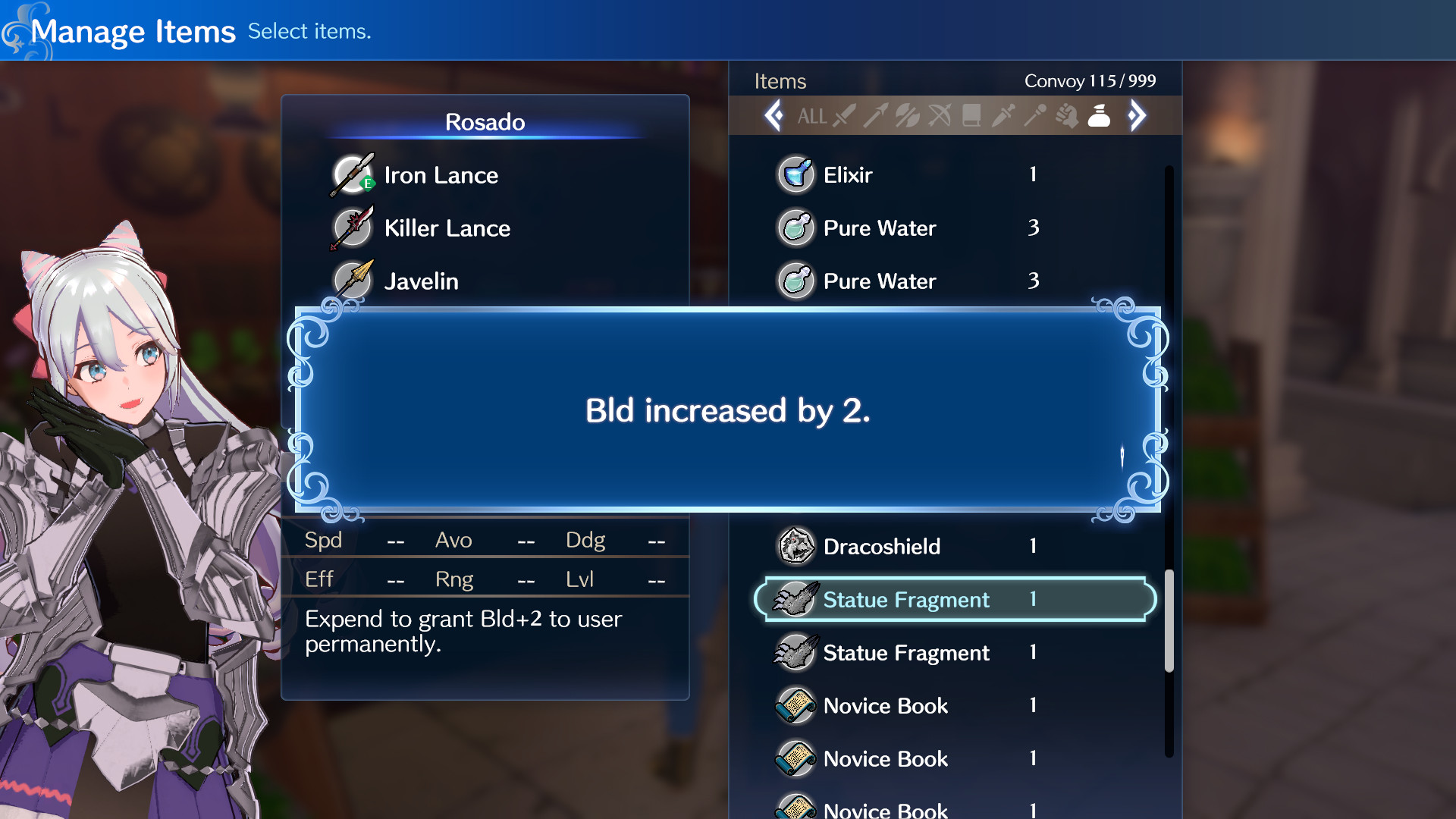
Task: Click the Iron Lance weapon icon
Action: (353, 174)
